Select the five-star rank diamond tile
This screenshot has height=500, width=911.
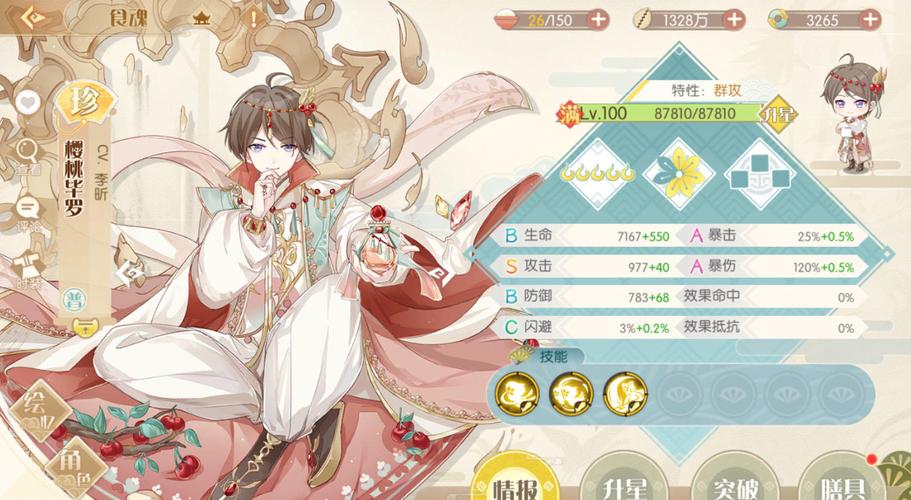598,172
